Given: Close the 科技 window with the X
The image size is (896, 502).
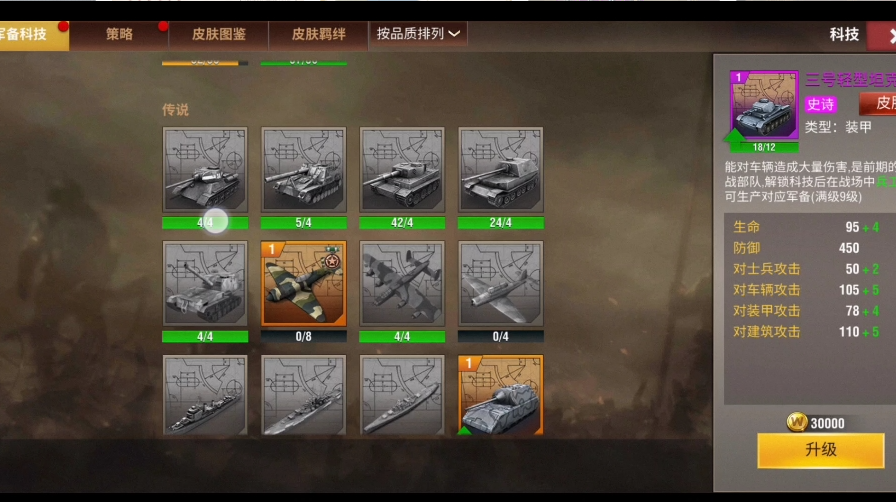Looking at the screenshot, I should coord(889,35).
